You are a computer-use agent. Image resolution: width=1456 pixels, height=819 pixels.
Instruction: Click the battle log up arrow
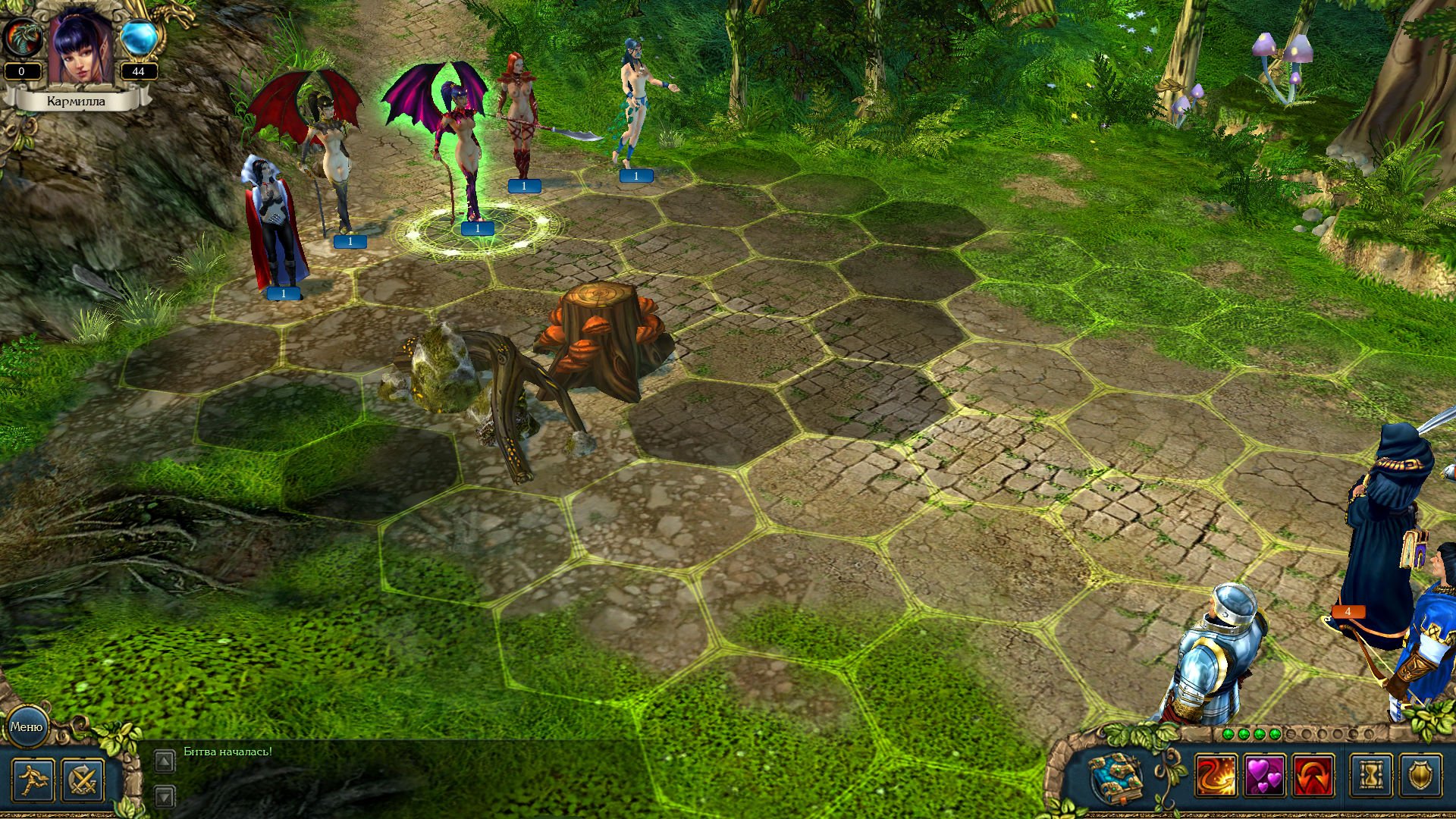coord(165,761)
